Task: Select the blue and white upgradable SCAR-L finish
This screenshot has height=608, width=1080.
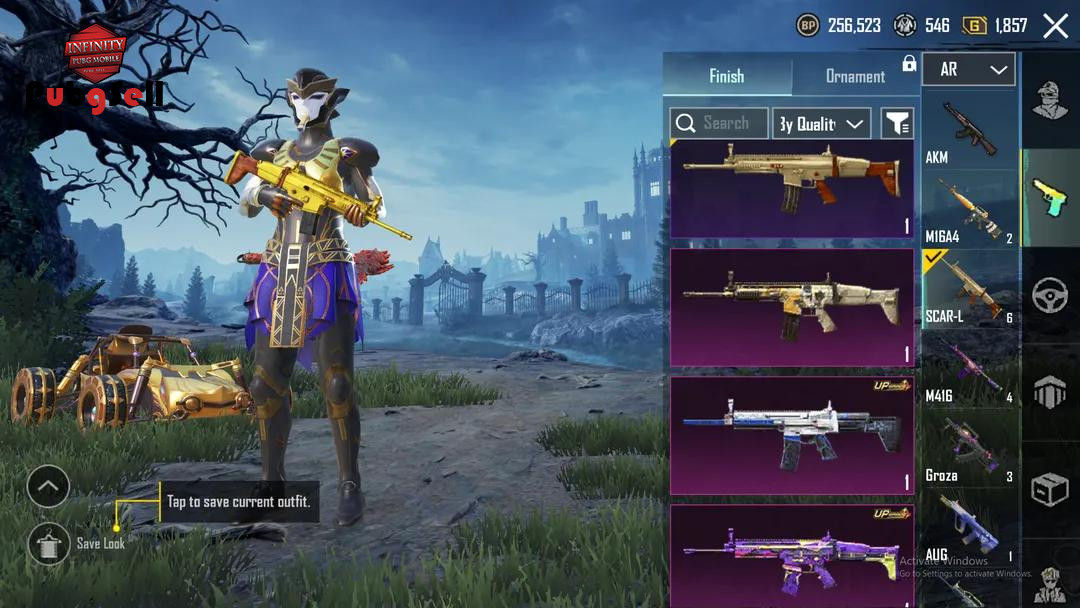Action: coord(792,436)
